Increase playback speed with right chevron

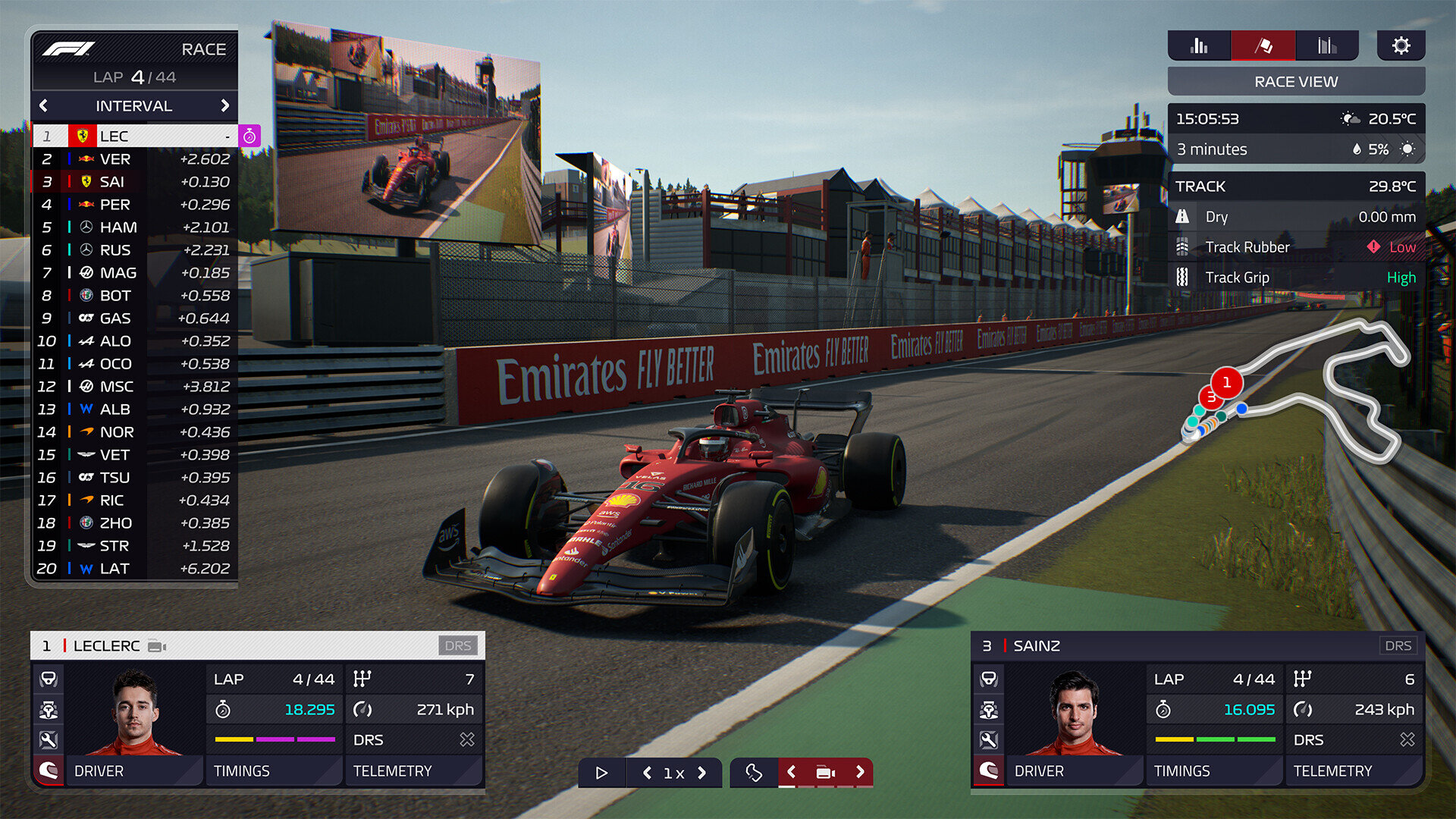(x=701, y=773)
